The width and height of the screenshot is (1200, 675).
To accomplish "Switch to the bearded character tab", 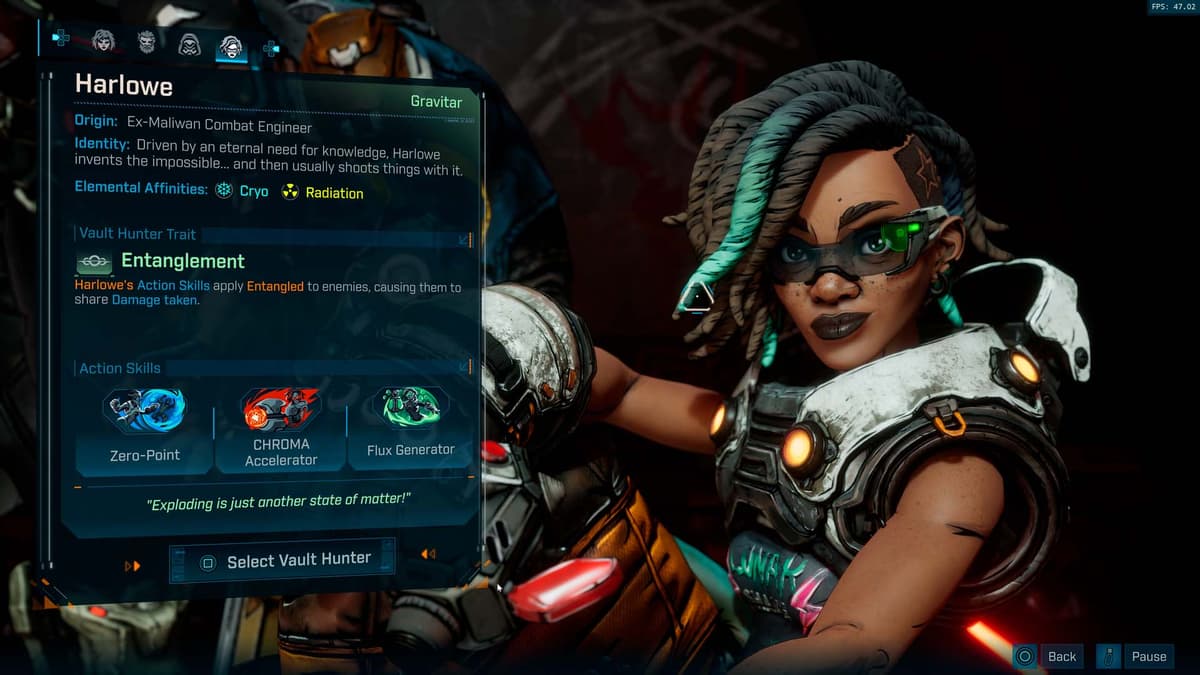I will click(147, 41).
